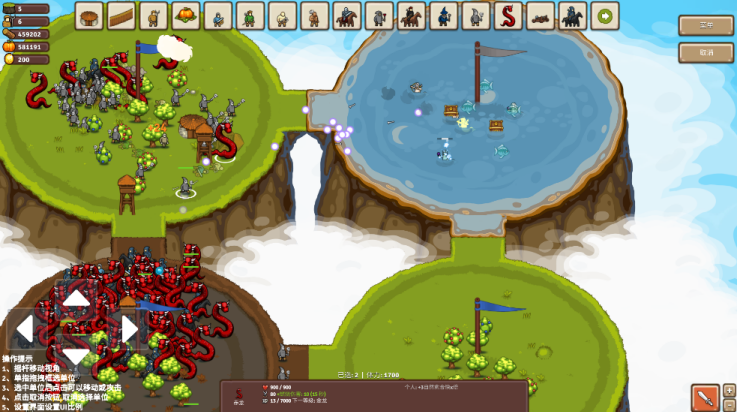737x412 pixels.
Task: Select the blue wizard unit icon
Action: [443, 15]
